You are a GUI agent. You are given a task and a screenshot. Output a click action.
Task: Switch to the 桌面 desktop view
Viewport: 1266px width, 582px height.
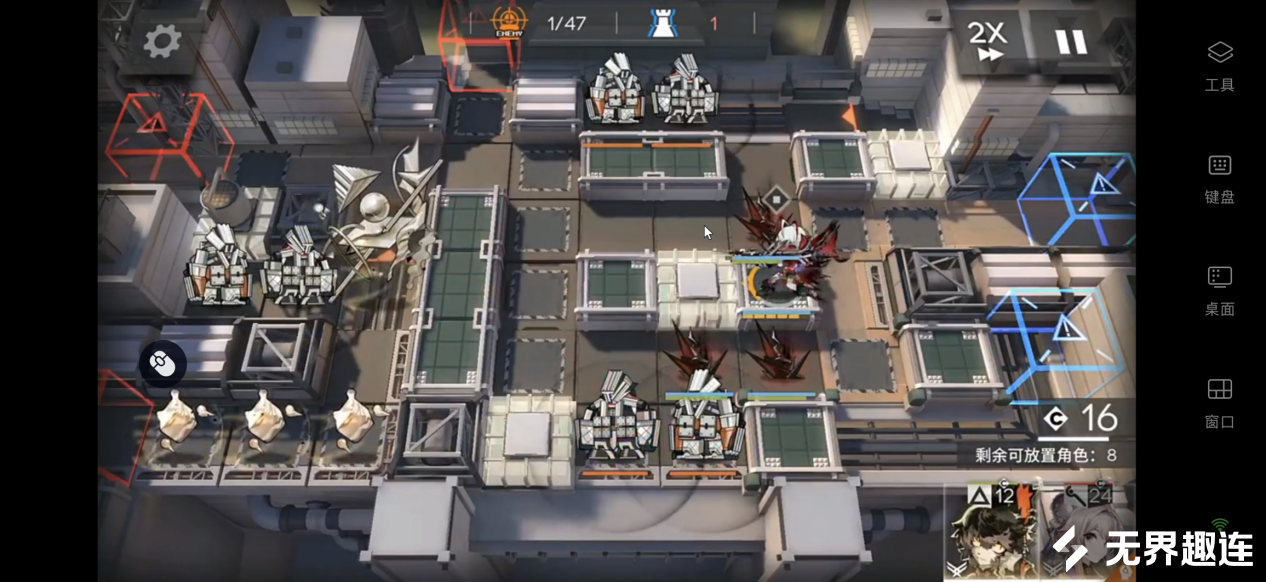pos(1219,290)
